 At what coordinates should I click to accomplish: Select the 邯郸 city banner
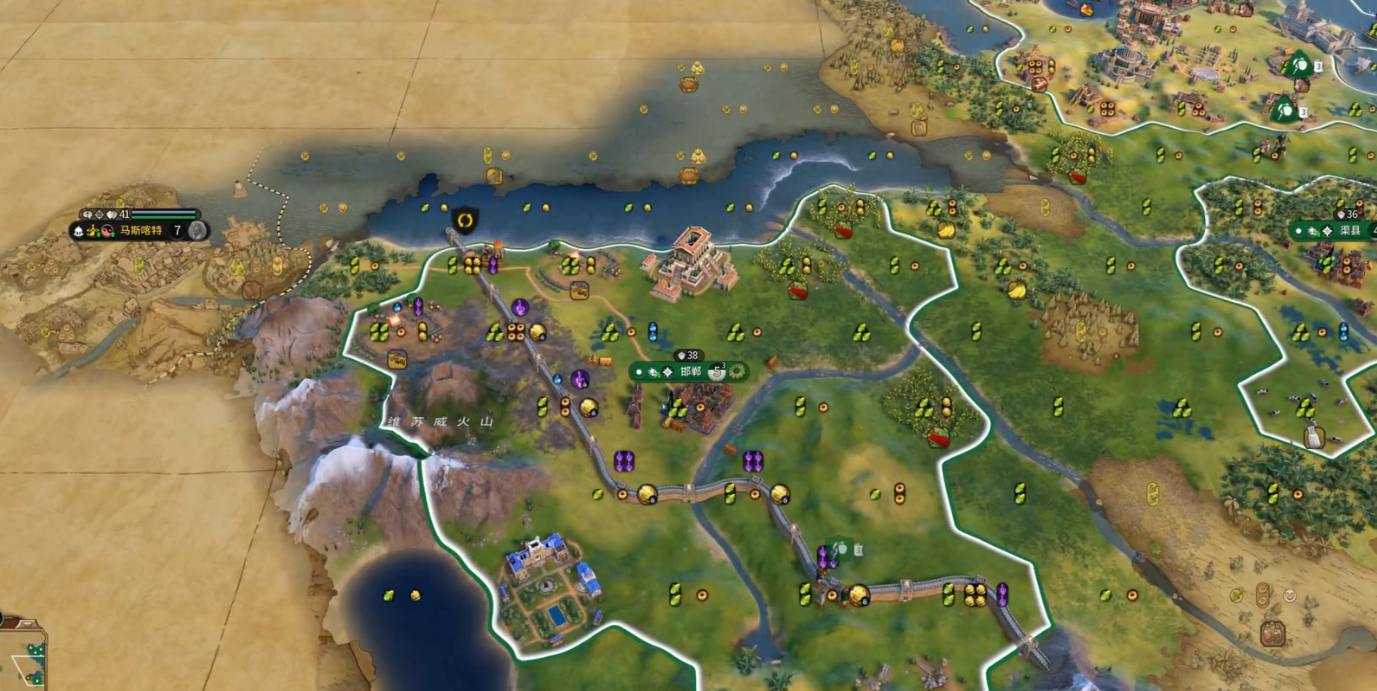pos(690,371)
